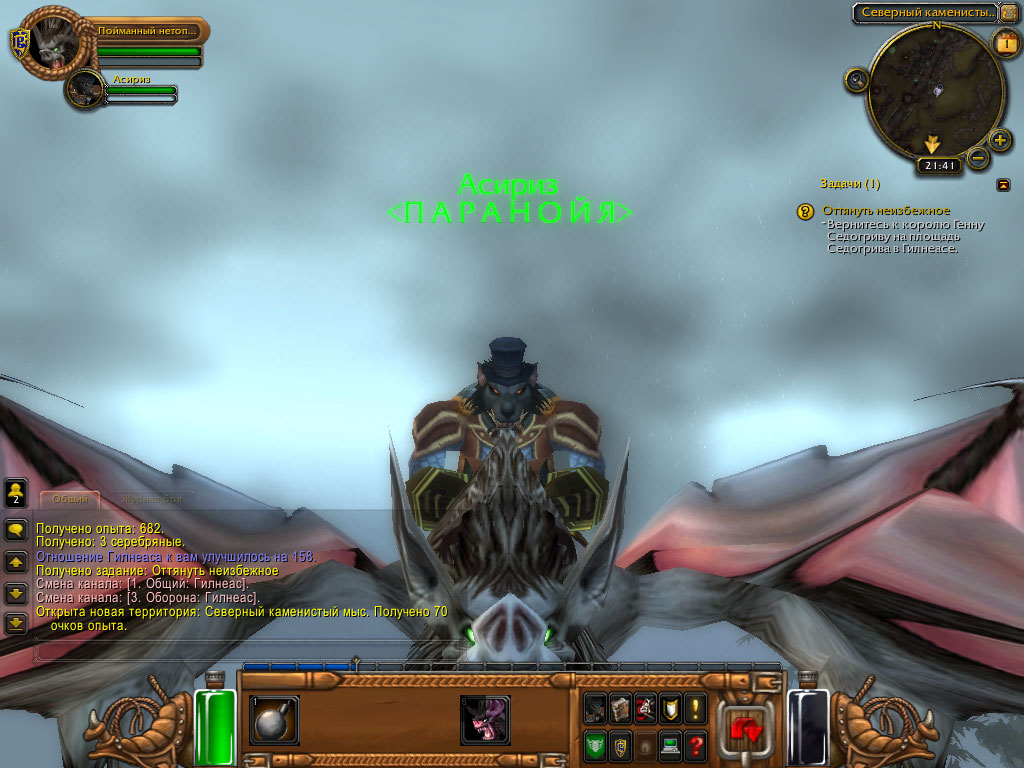Open the red question mark help button
Viewport: 1024px width, 768px height.
click(695, 745)
